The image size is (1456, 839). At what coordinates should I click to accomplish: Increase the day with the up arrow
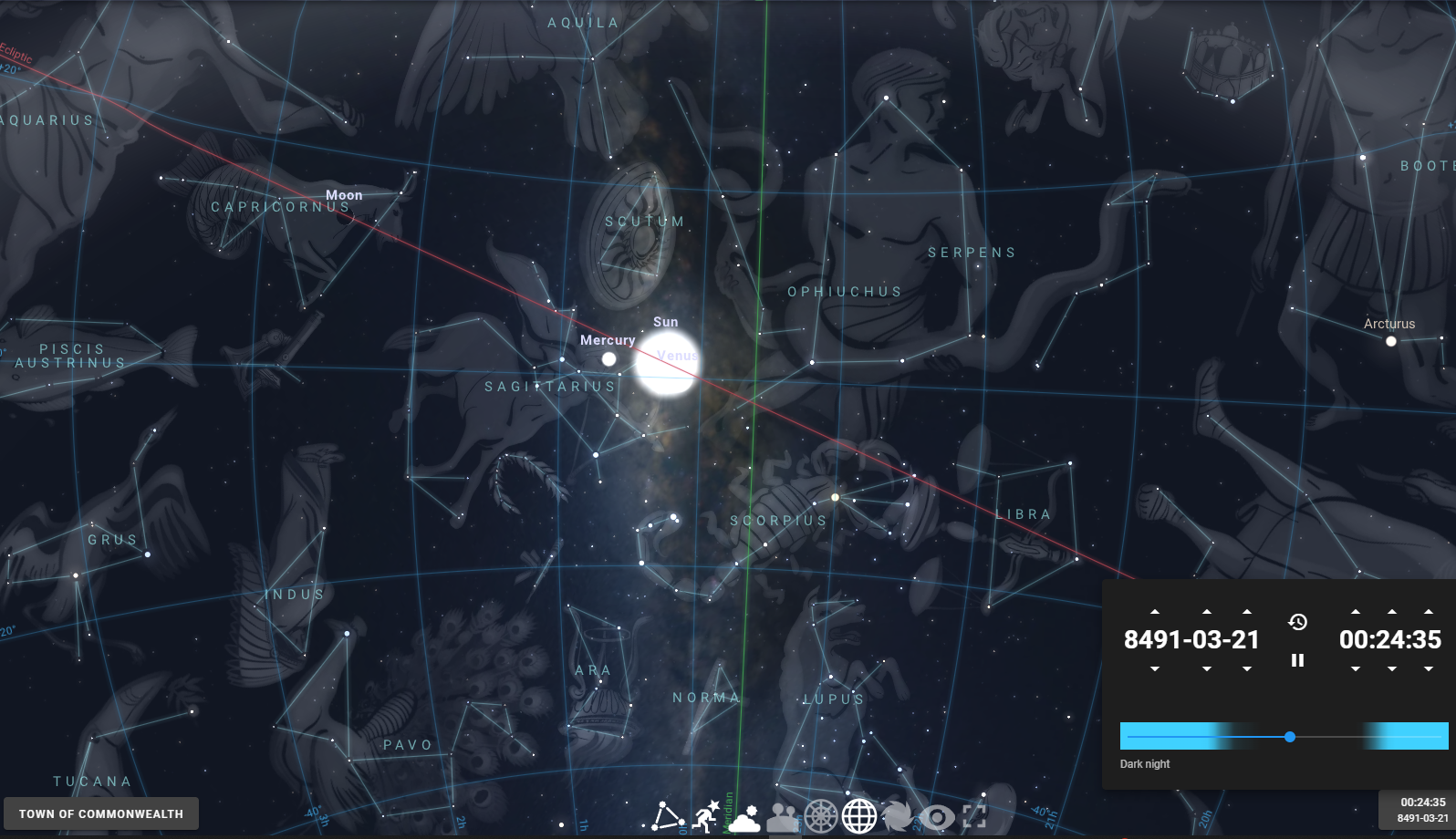click(1247, 612)
